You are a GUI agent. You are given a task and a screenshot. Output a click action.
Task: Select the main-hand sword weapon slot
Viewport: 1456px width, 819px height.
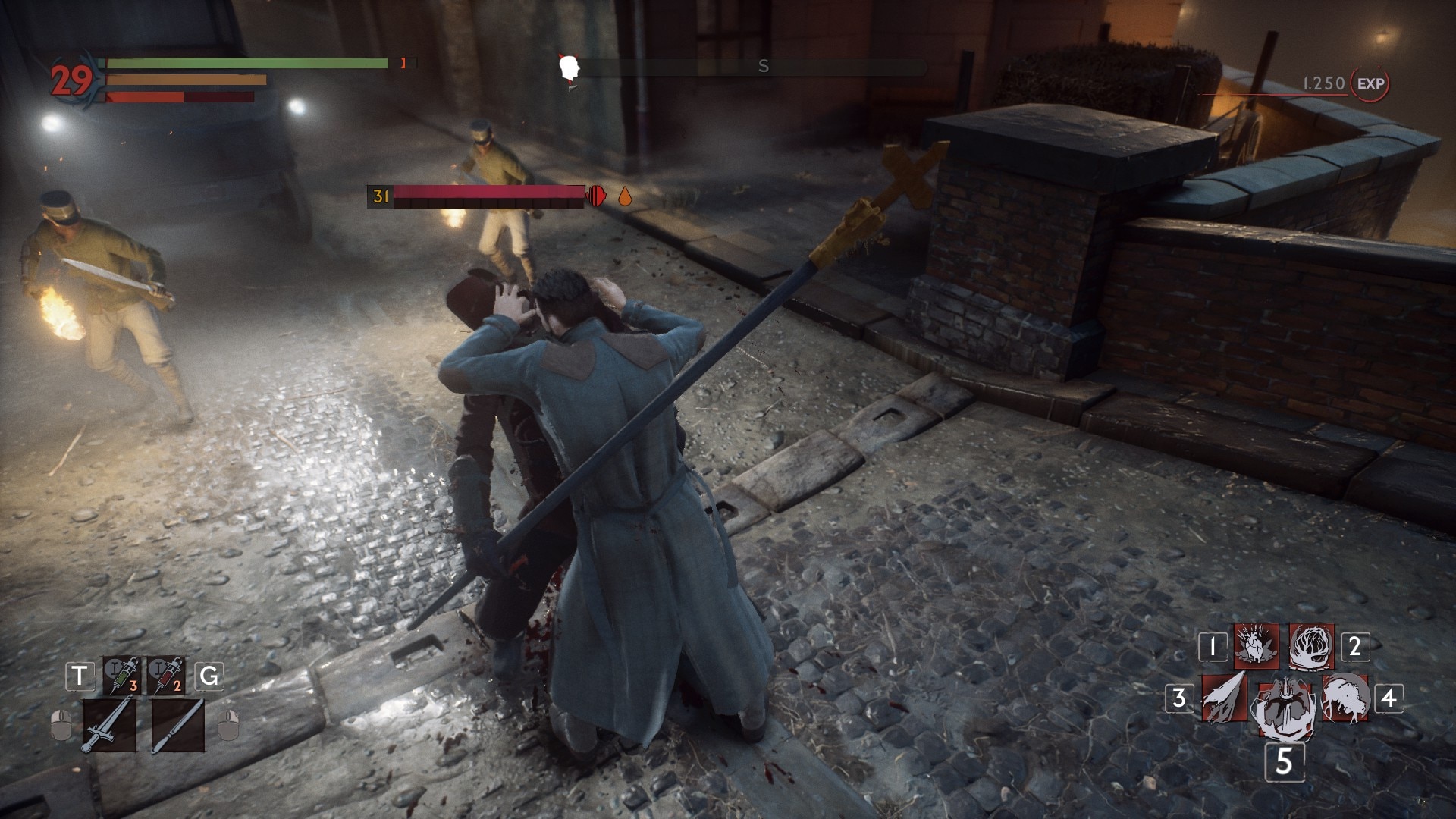109,725
